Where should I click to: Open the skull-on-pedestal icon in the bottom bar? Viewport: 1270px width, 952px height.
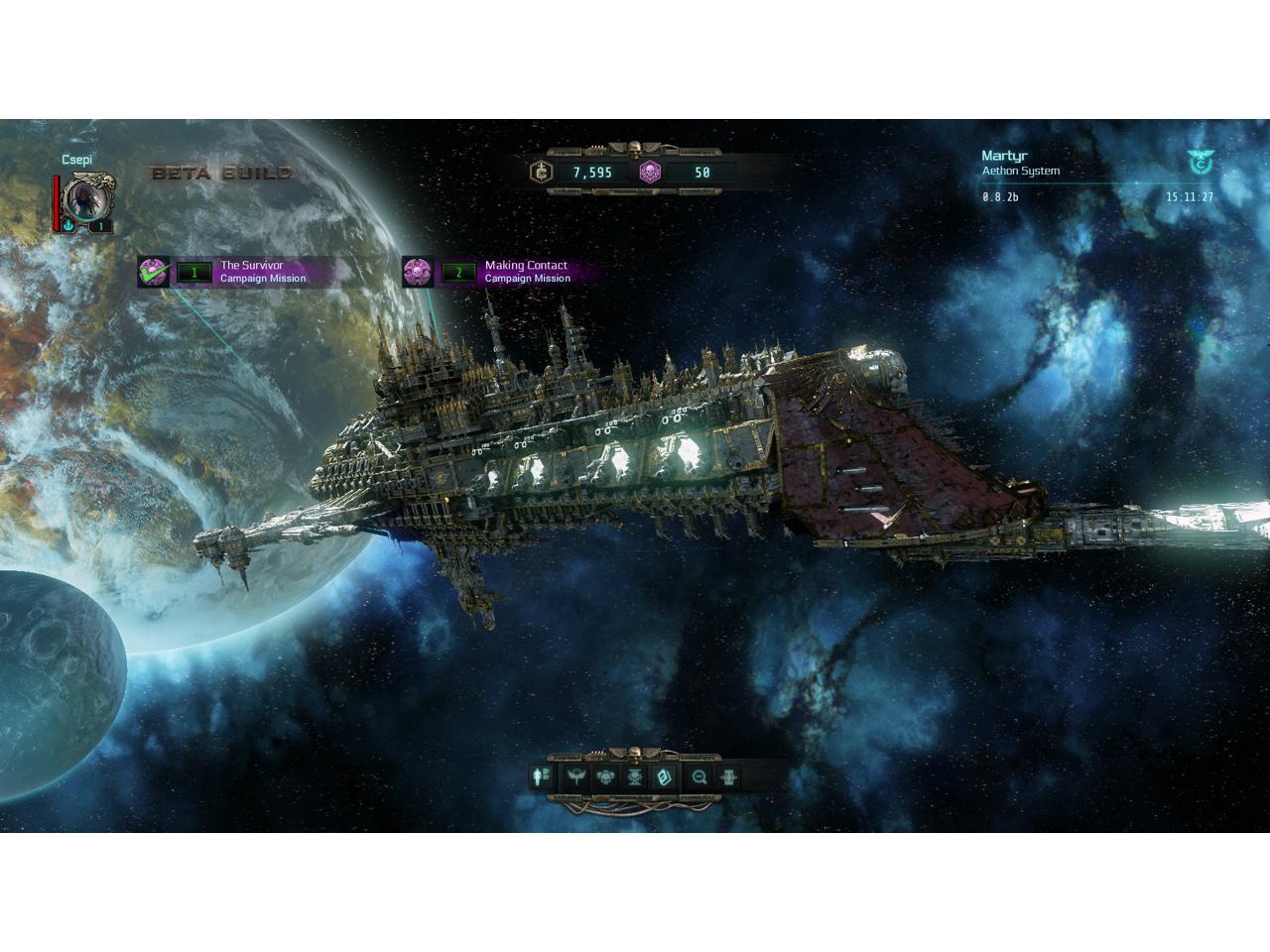pos(636,776)
